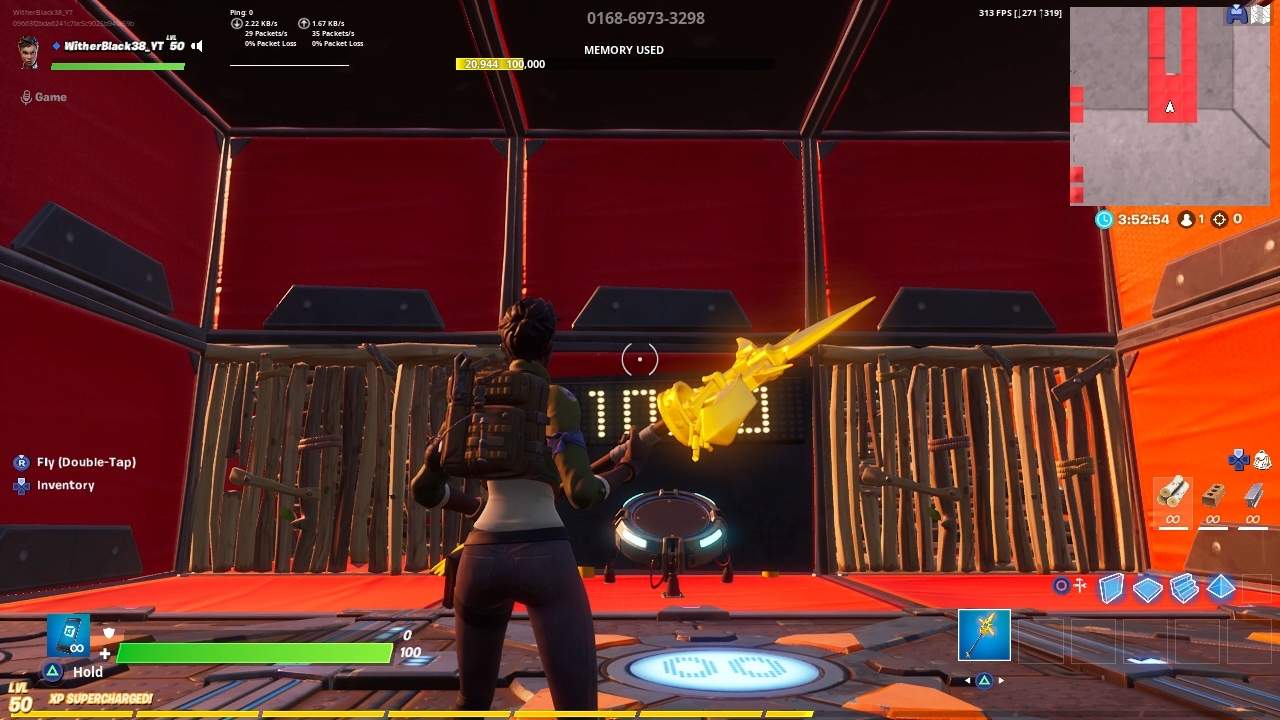
Task: Toggle the speaker icon beside the player name
Action: click(197, 46)
